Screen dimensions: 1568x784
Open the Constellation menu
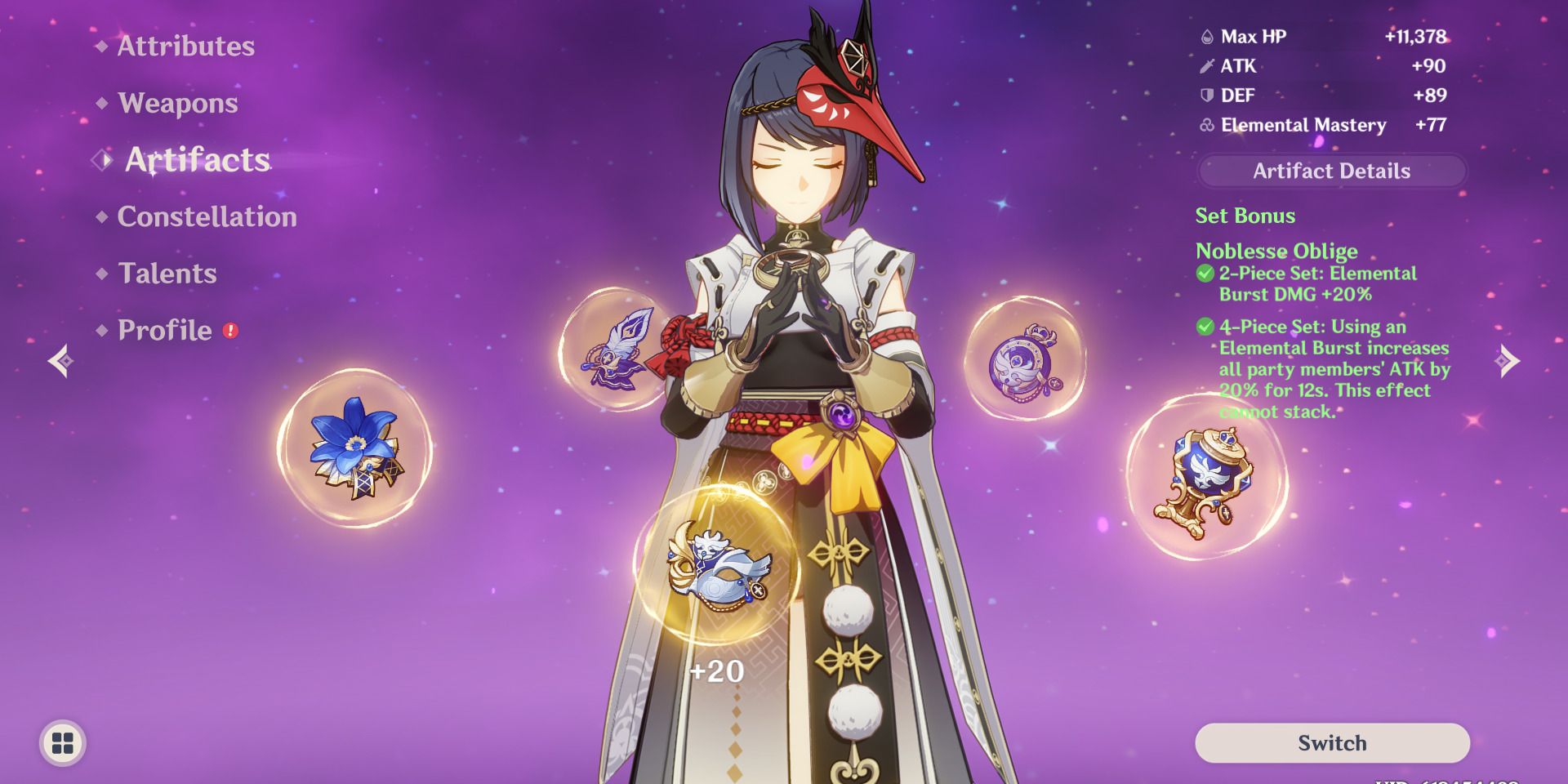(206, 216)
